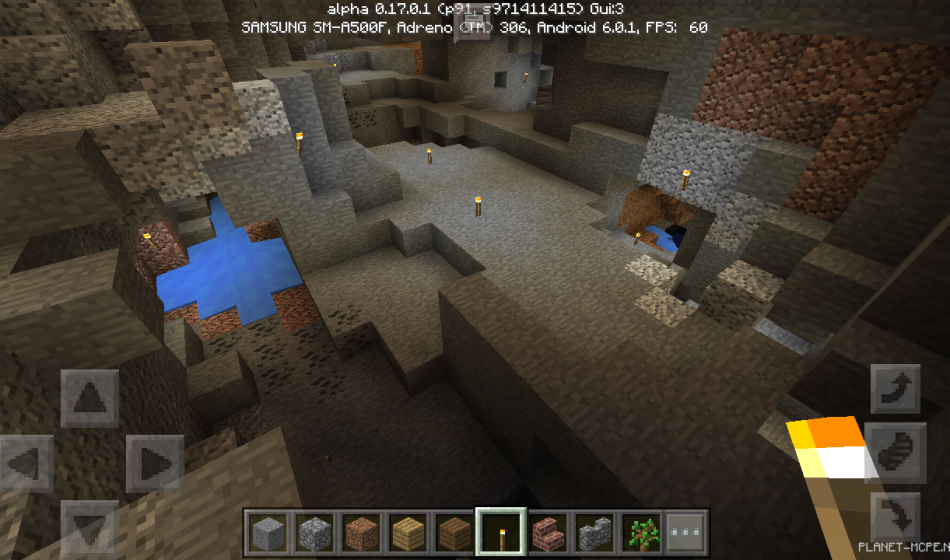This screenshot has width=950, height=560.
Task: Choose the dirt block in the hotbar
Action: pos(358,530)
